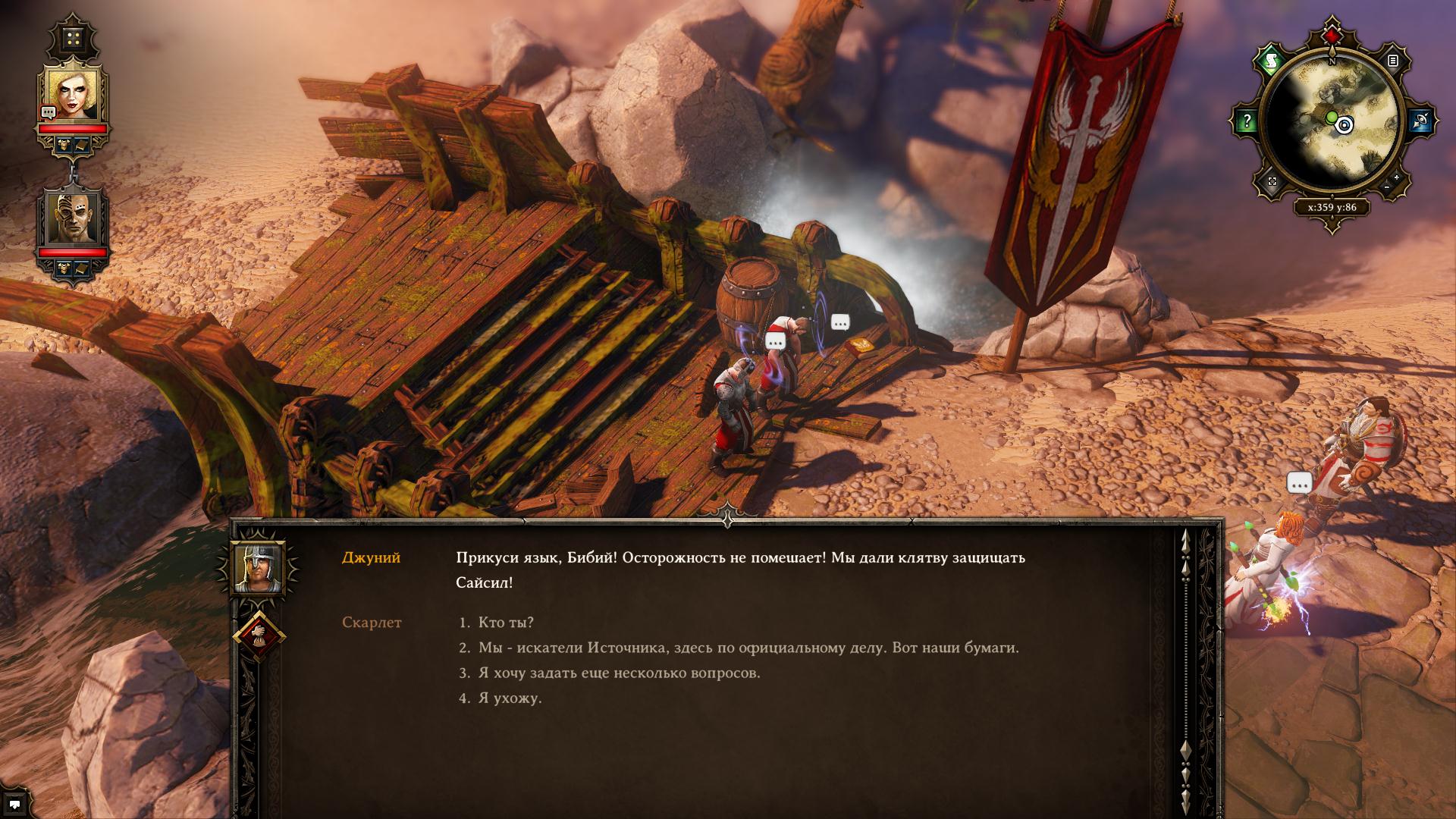Open the chat bubble icon in corner

pyautogui.click(x=14, y=805)
